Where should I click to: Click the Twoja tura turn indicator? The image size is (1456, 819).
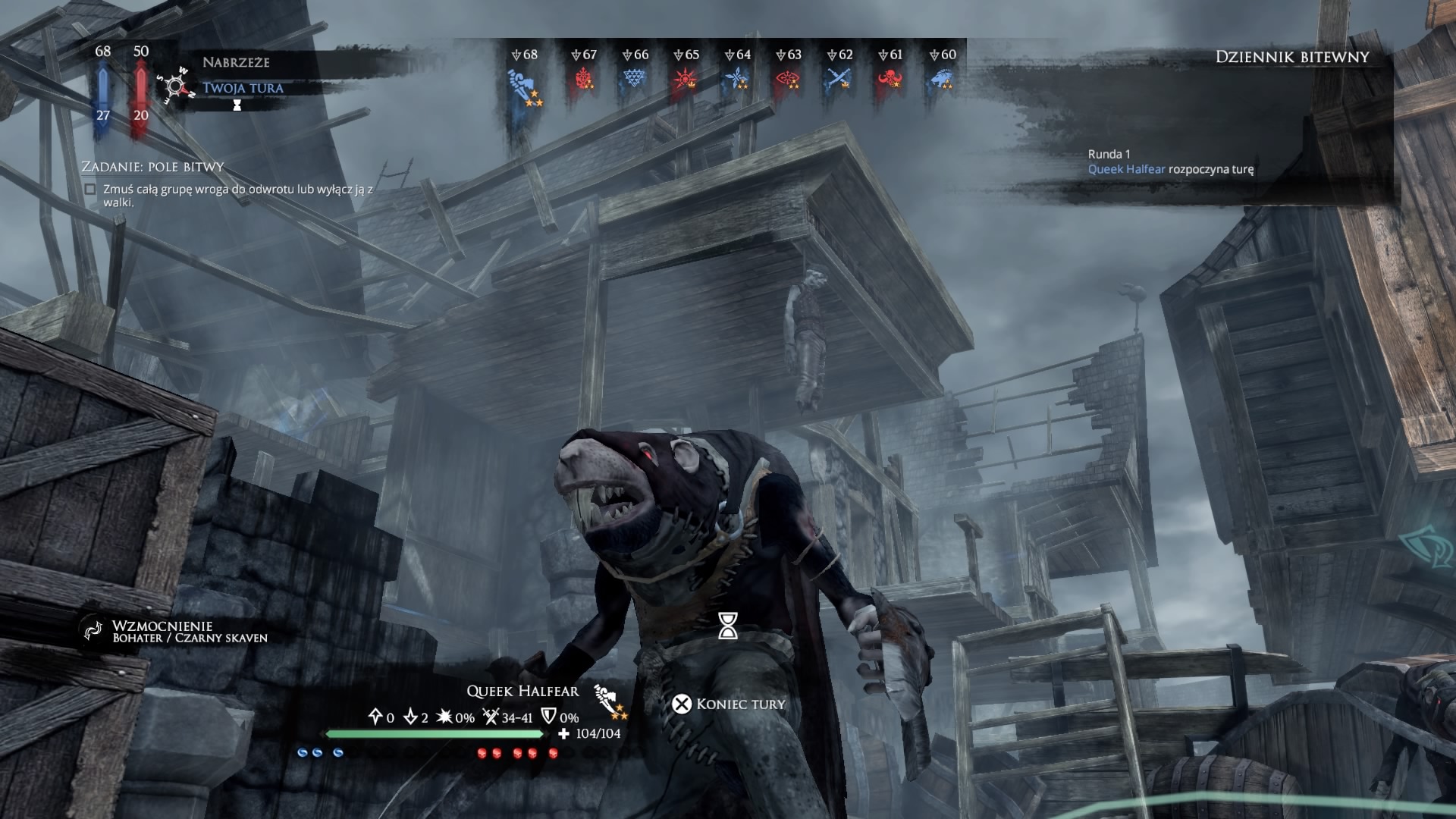coord(243,88)
